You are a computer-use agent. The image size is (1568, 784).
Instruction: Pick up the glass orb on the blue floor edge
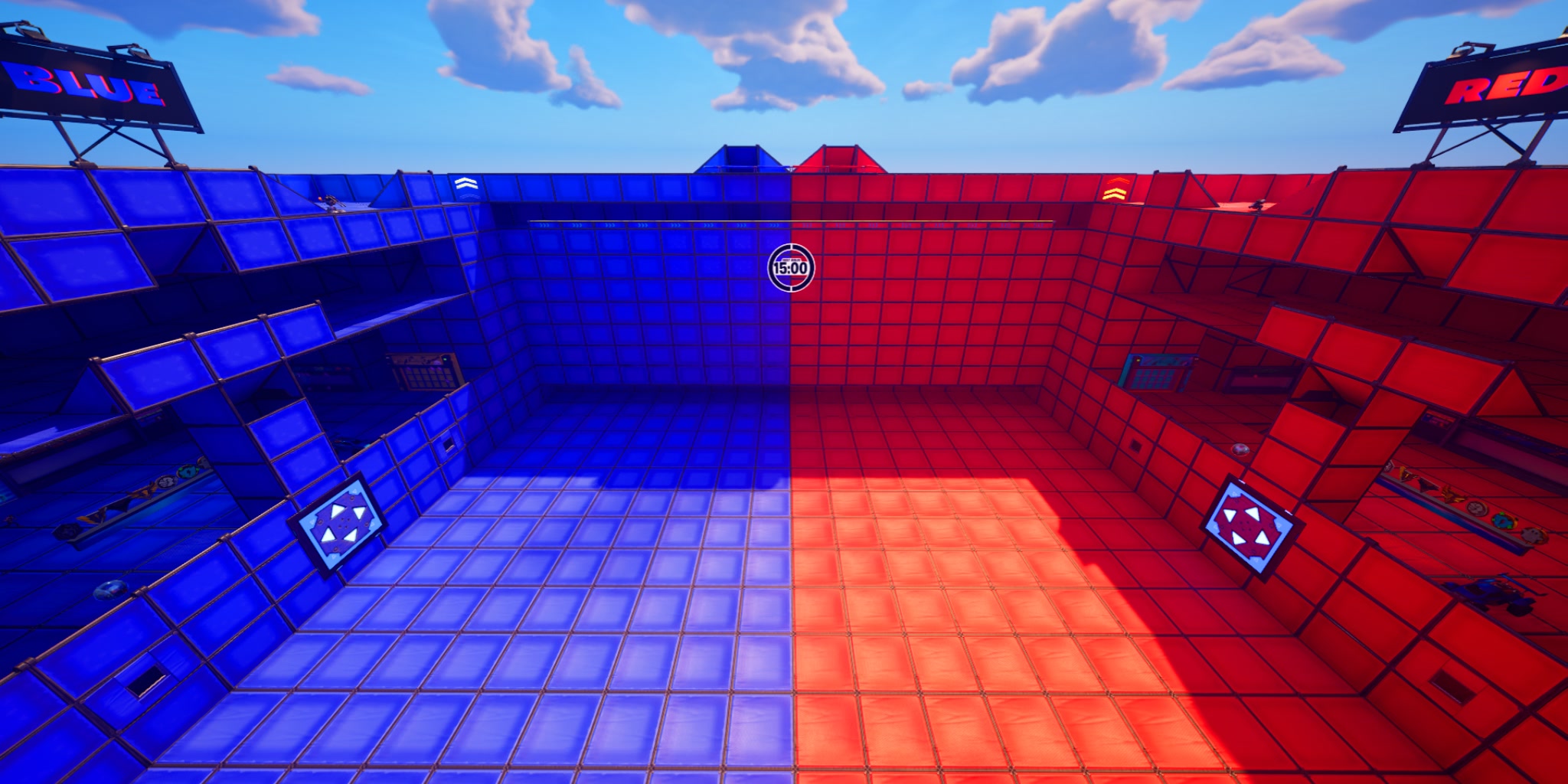(x=110, y=590)
